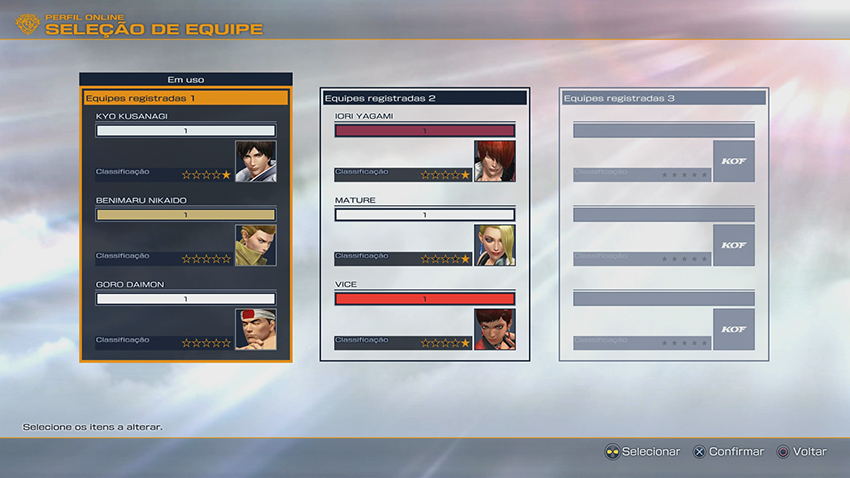Image resolution: width=850 pixels, height=478 pixels.
Task: Pick Benimaru Nikaido's portrait
Action: pos(255,245)
